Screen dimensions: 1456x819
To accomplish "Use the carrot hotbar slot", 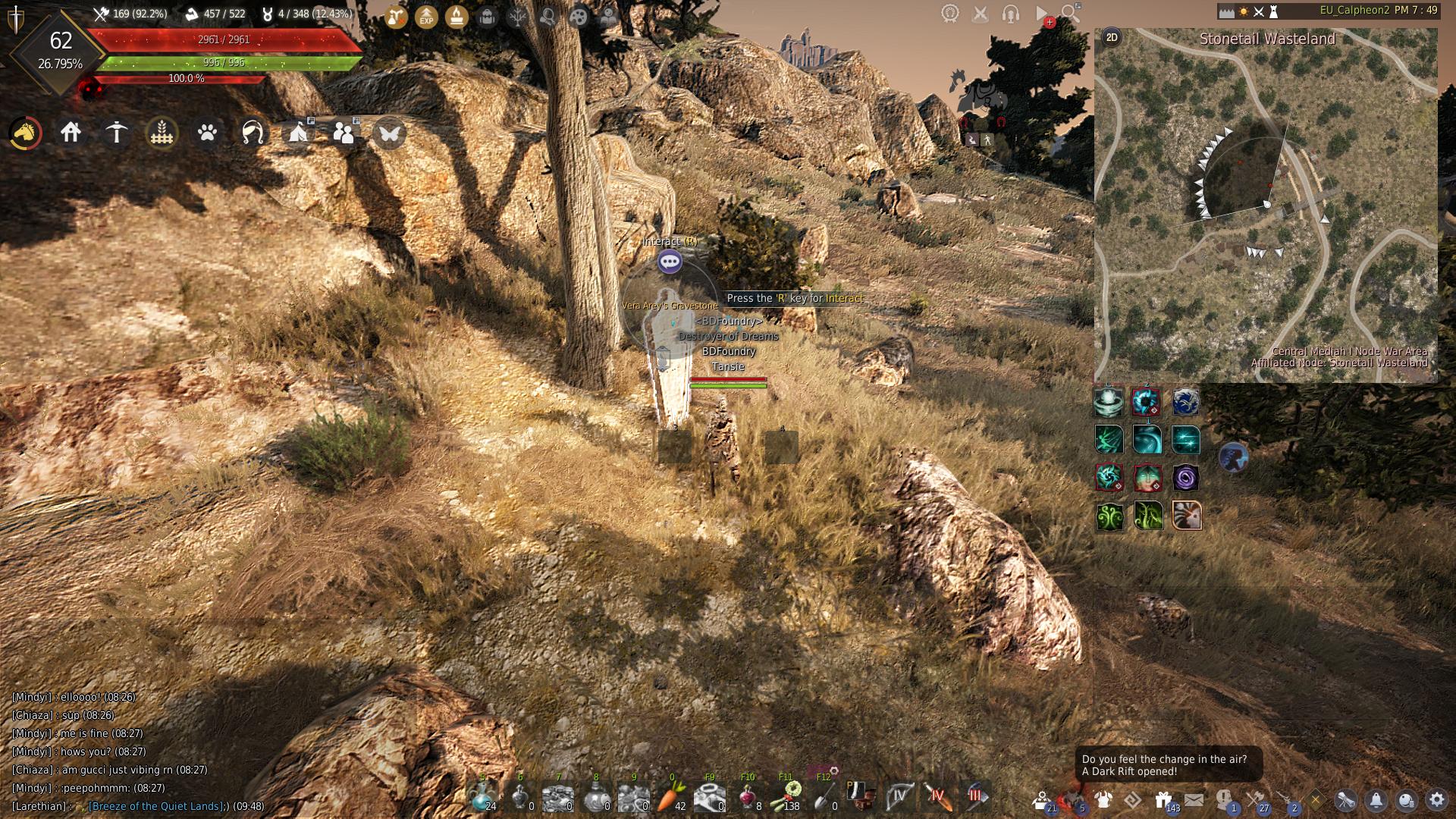I will pyautogui.click(x=672, y=797).
